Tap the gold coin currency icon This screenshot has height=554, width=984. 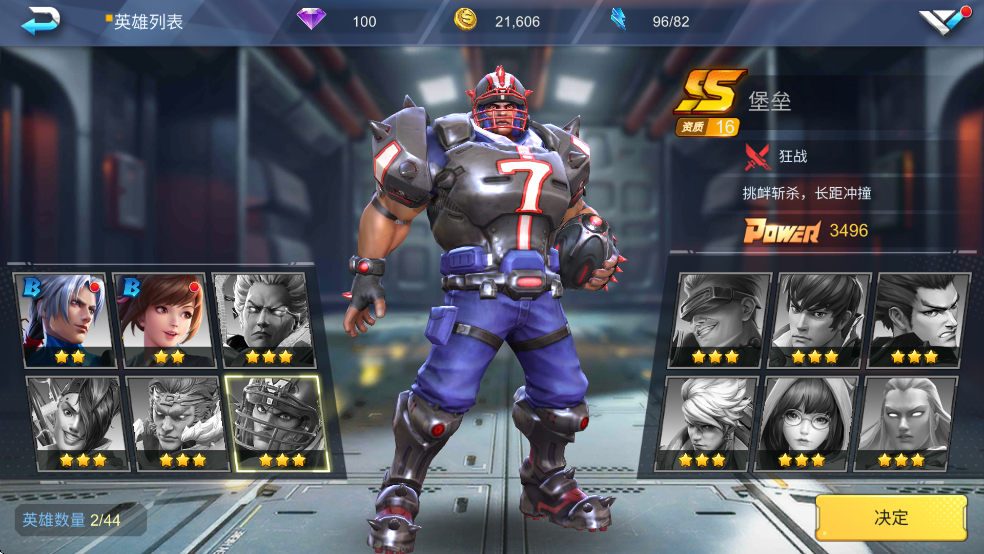(465, 20)
